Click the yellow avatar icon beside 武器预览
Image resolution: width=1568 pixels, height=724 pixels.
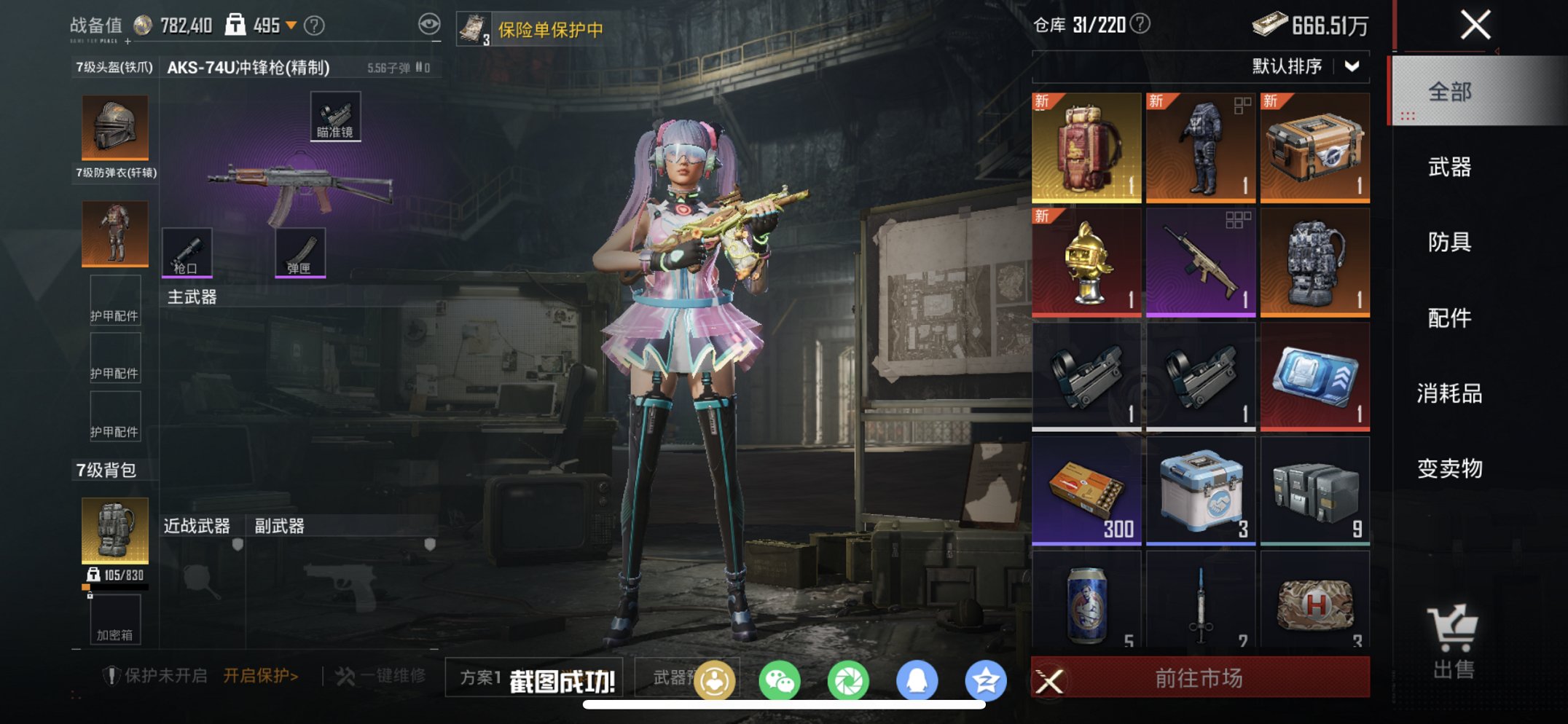point(715,678)
